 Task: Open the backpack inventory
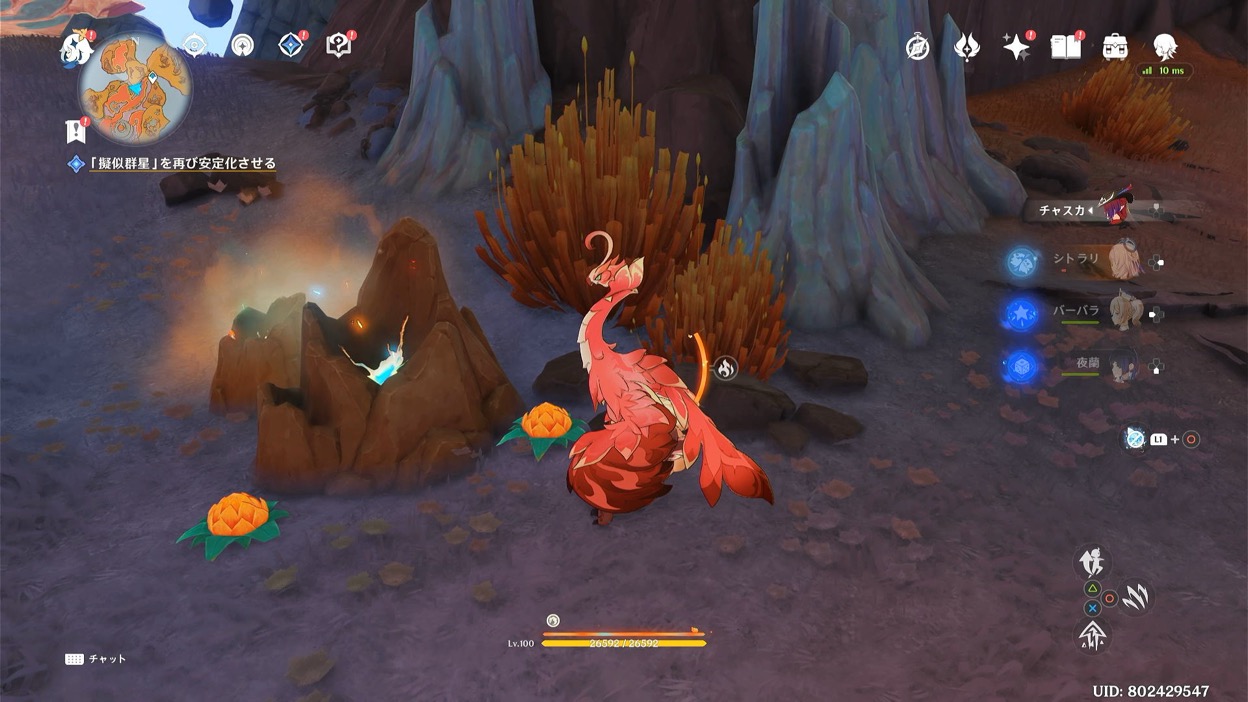(1115, 47)
